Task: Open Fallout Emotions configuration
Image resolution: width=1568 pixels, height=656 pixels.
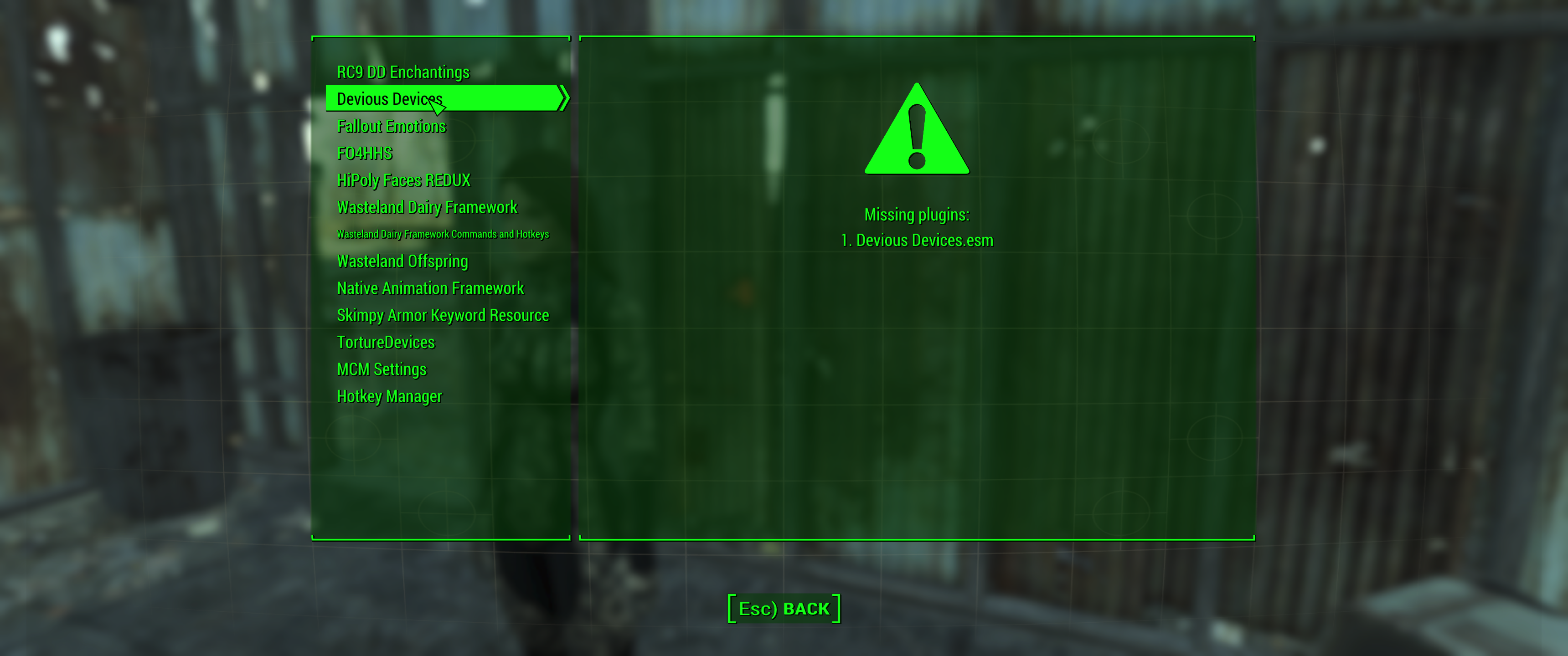Action: [392, 126]
